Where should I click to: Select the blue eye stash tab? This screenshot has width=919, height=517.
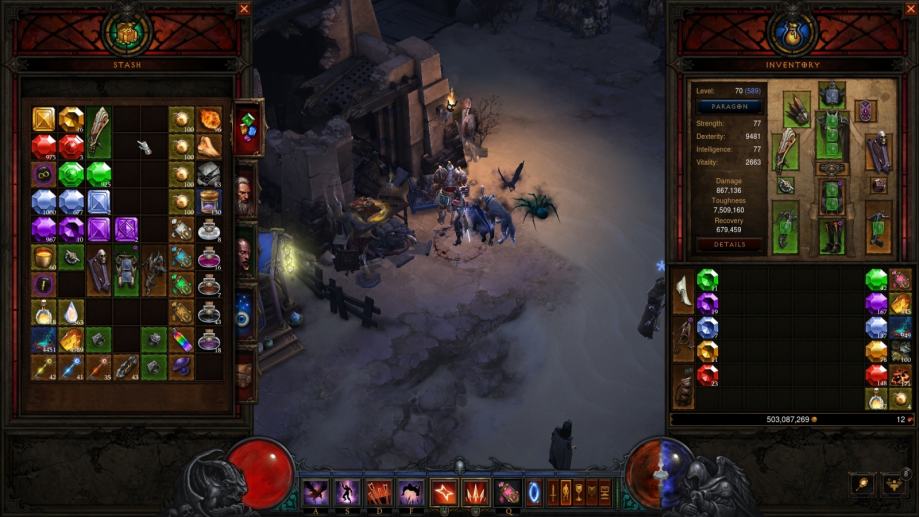[245, 317]
